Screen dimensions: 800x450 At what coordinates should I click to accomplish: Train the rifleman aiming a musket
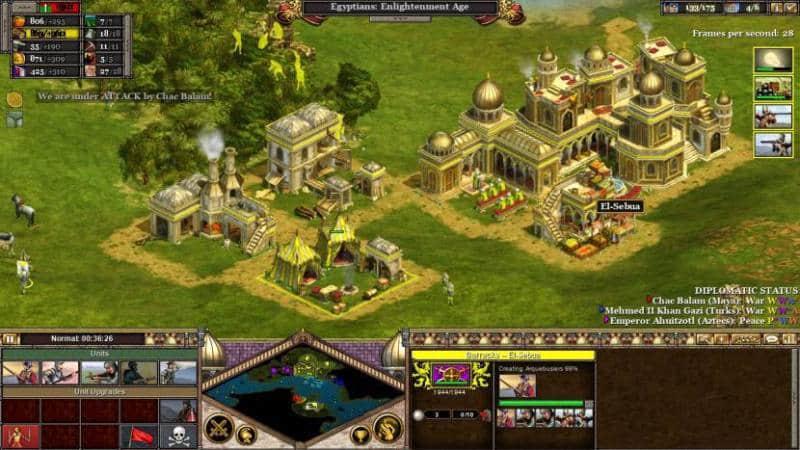click(x=98, y=373)
